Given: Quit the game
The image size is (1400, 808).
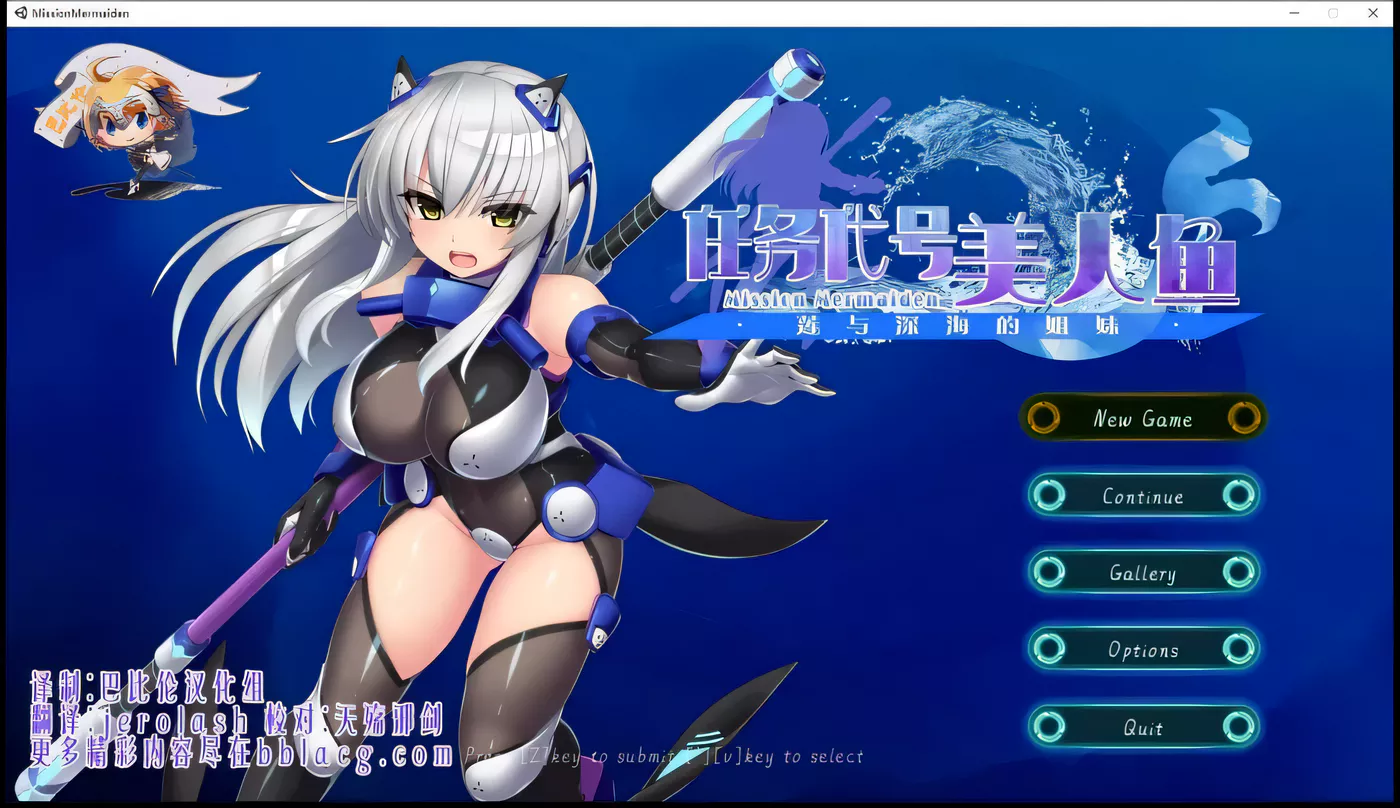Looking at the screenshot, I should tap(1143, 727).
